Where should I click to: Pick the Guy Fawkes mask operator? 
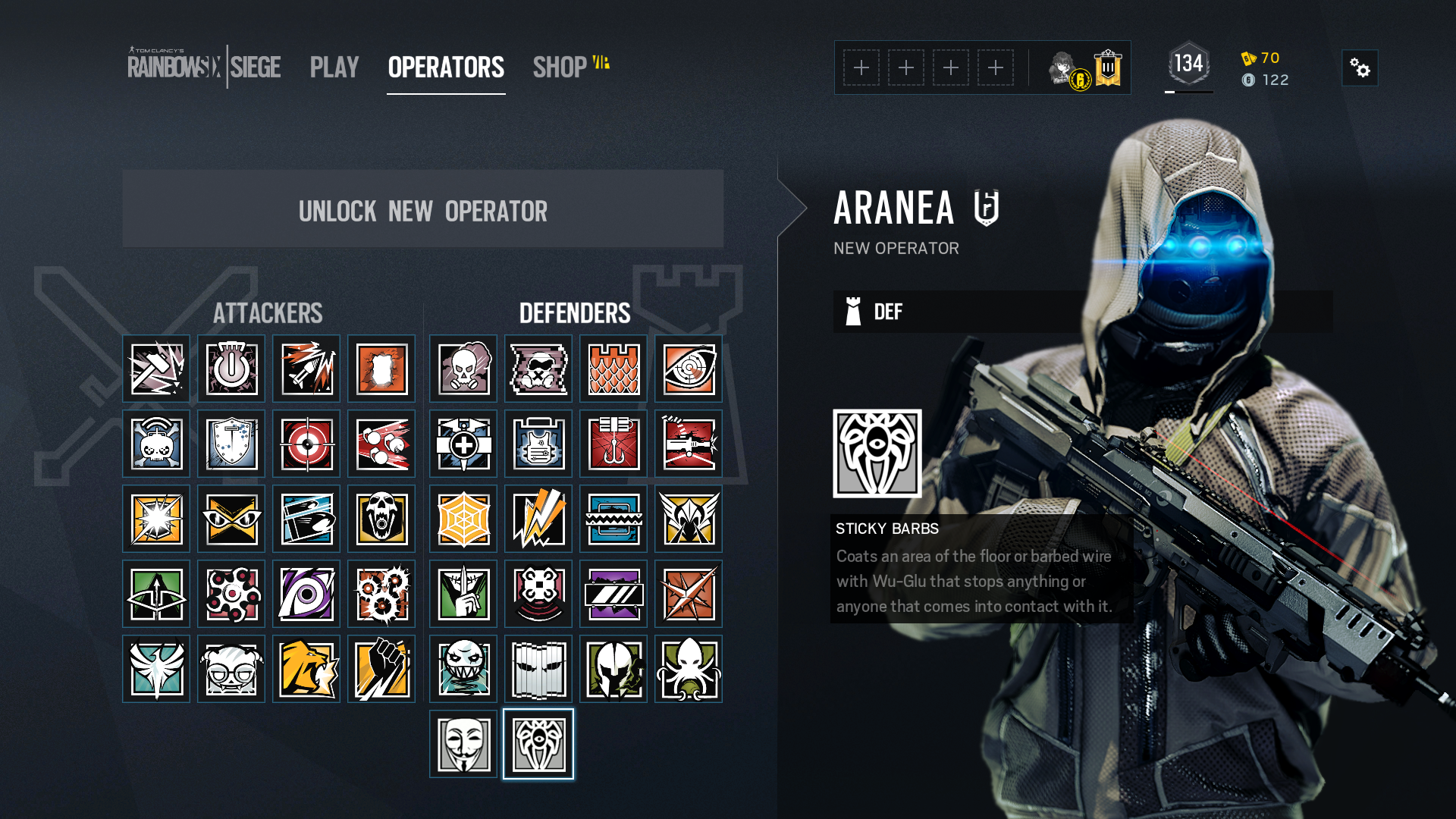pos(463,744)
